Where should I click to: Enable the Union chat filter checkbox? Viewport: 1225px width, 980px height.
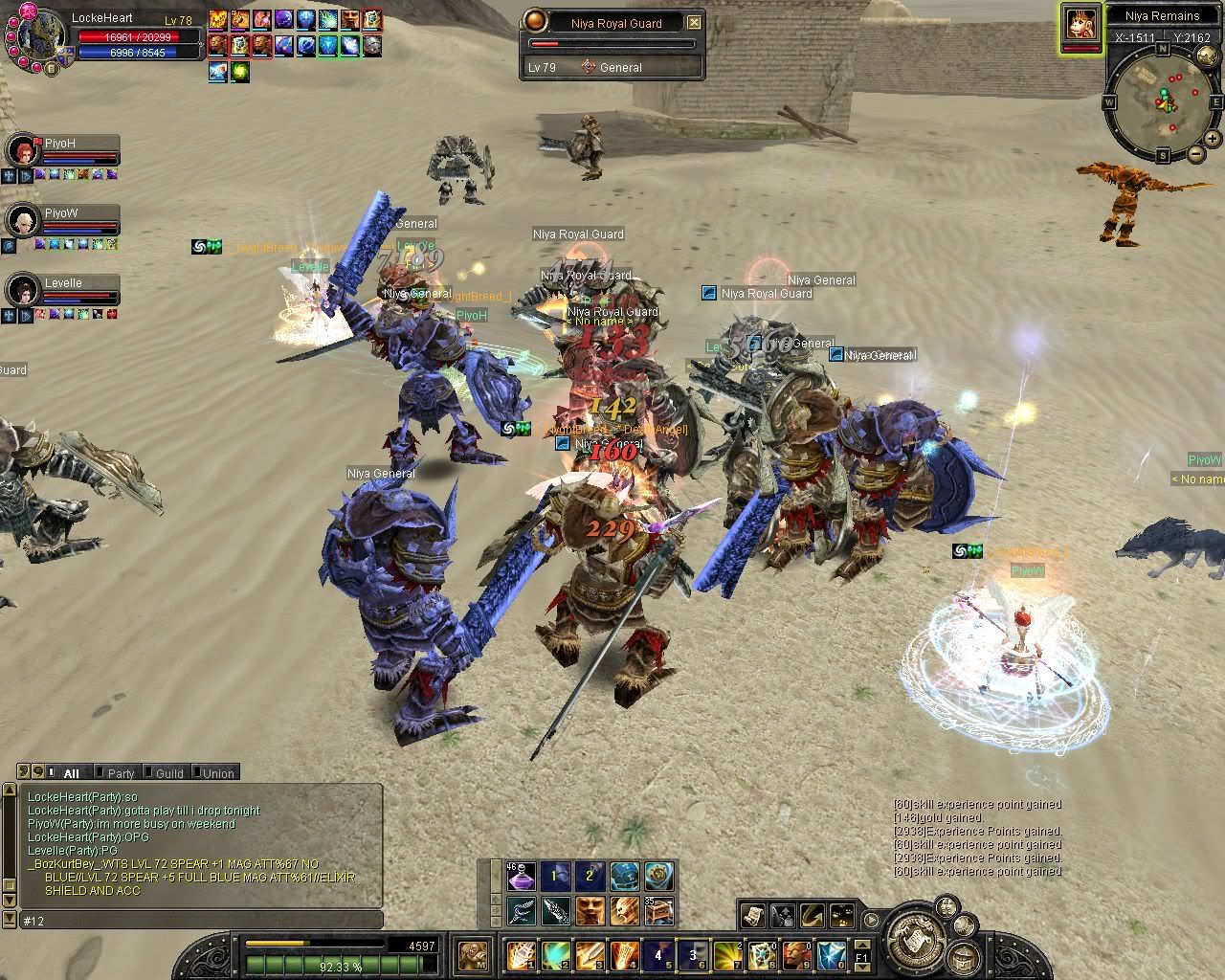point(196,772)
